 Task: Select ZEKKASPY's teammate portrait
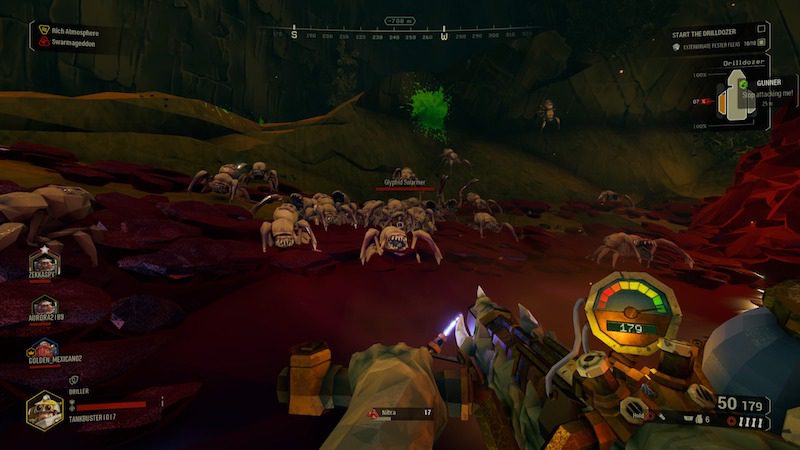click(x=44, y=263)
